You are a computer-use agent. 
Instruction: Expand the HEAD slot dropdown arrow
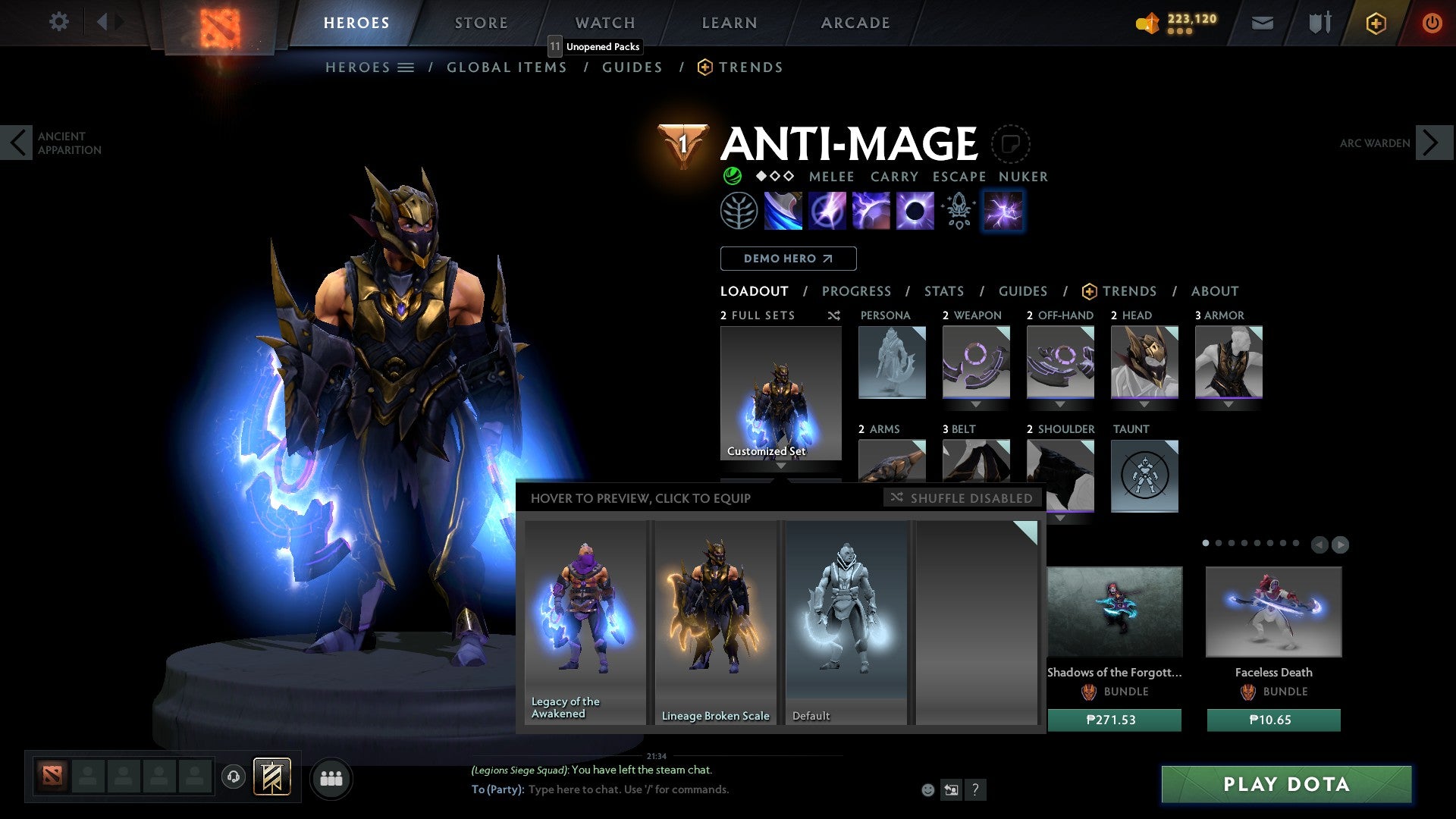click(x=1144, y=404)
